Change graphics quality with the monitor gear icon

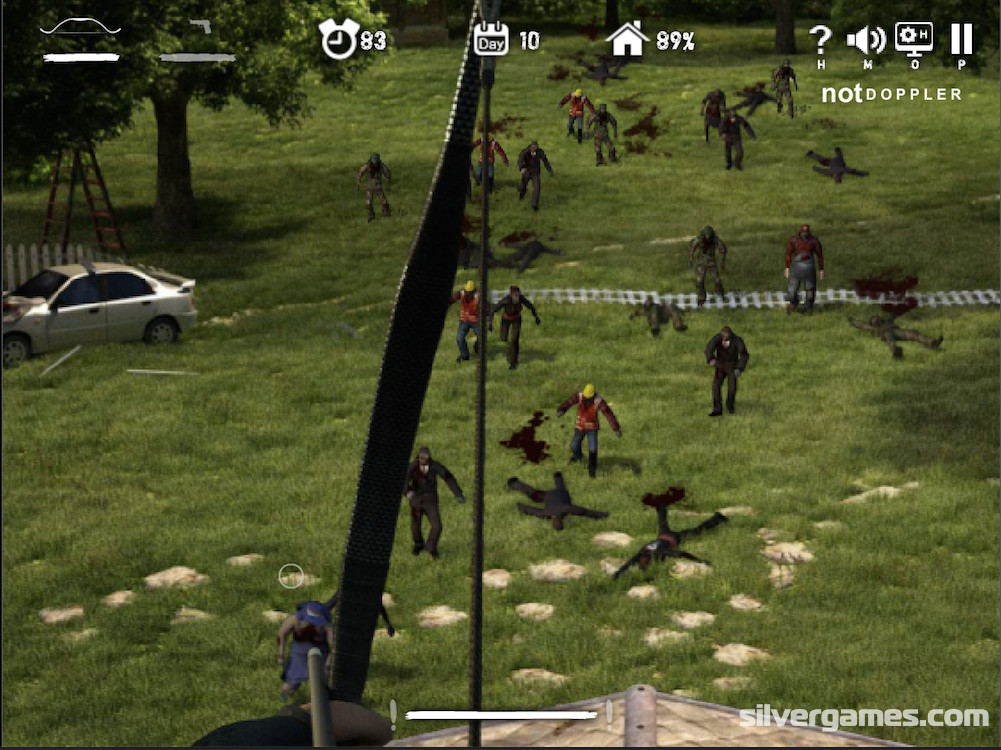click(x=914, y=39)
